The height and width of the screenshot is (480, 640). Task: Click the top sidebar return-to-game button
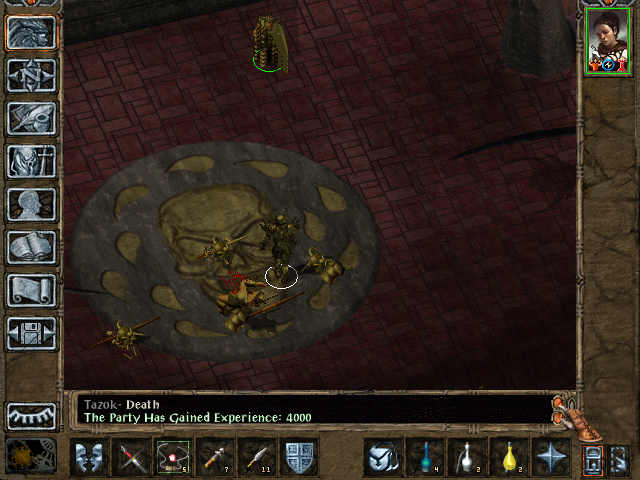(31, 32)
